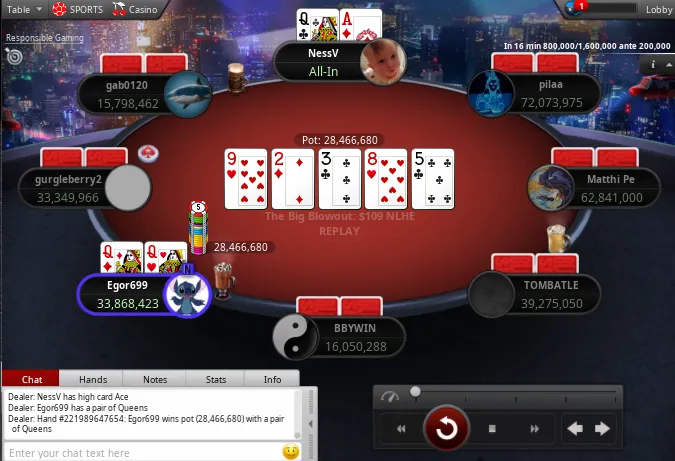The height and width of the screenshot is (461, 675).
Task: Show the Stats tab
Action: click(x=216, y=380)
